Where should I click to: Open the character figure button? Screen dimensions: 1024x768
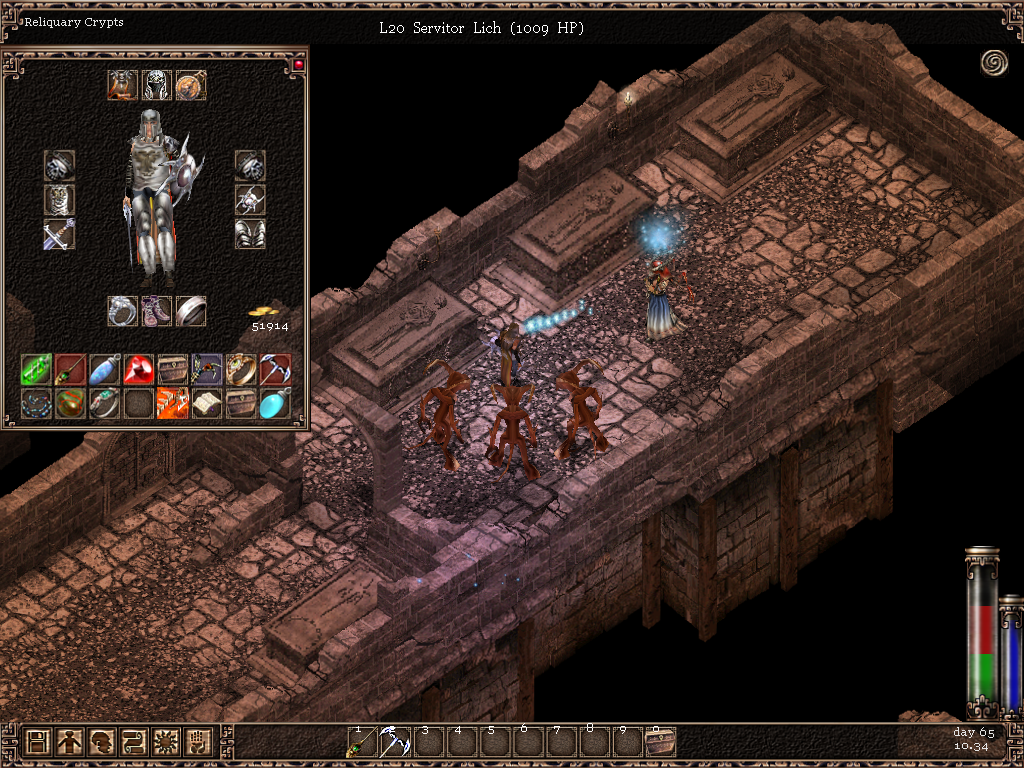70,742
